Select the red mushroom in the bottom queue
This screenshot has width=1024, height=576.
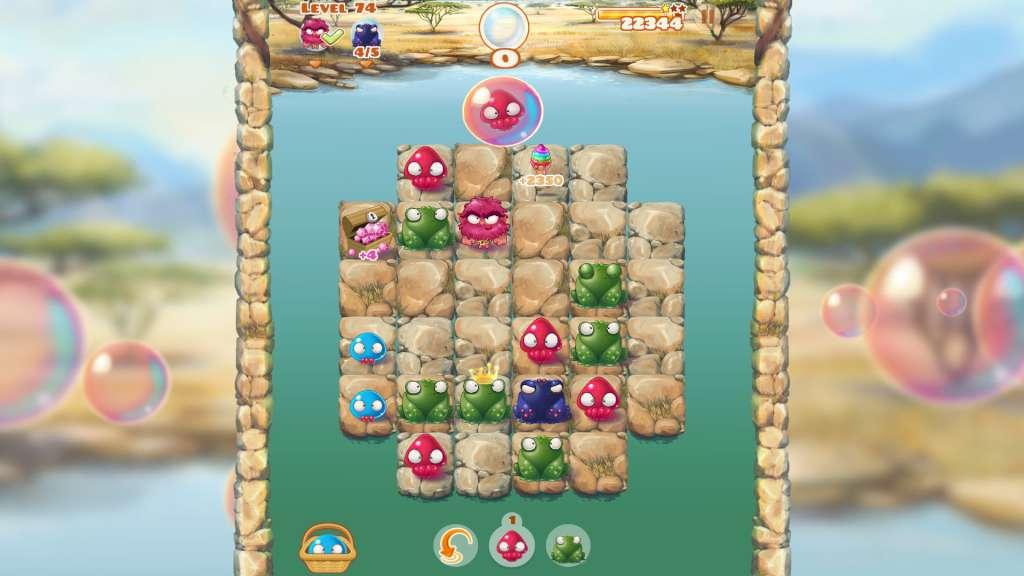[x=511, y=546]
